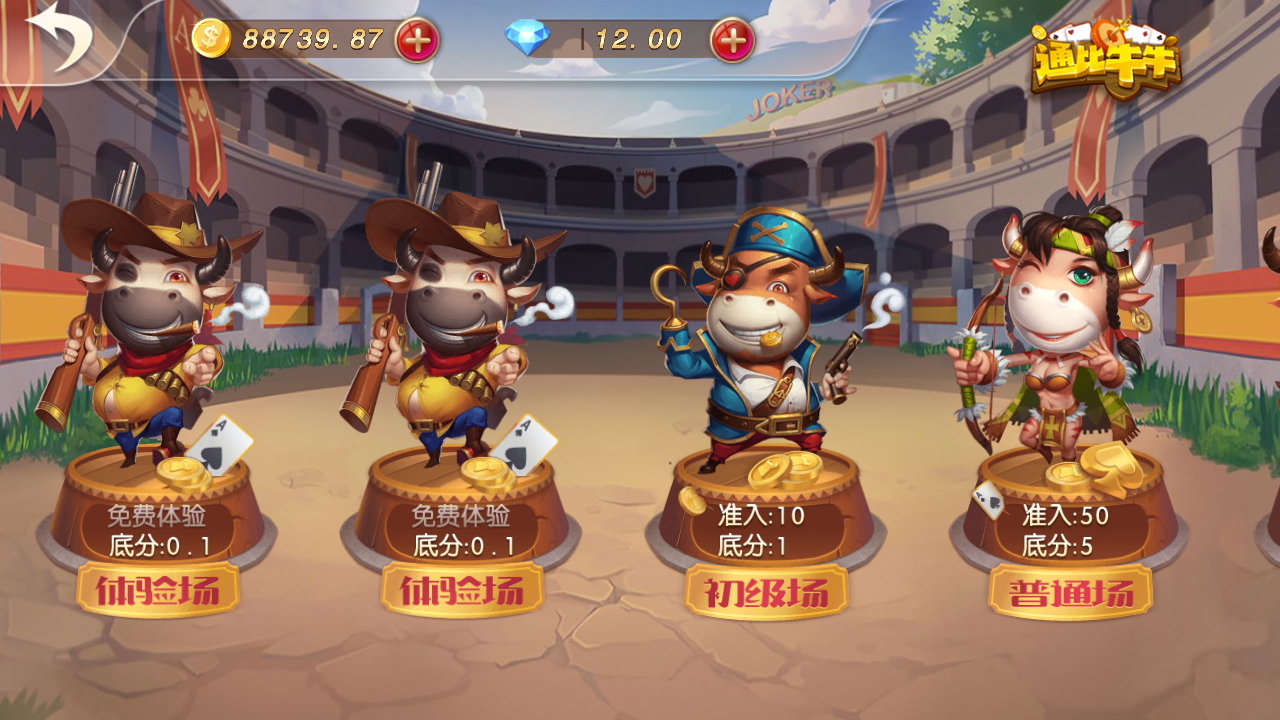Open the 通比牛牛 game logo
This screenshot has width=1280, height=720.
[x=1106, y=58]
